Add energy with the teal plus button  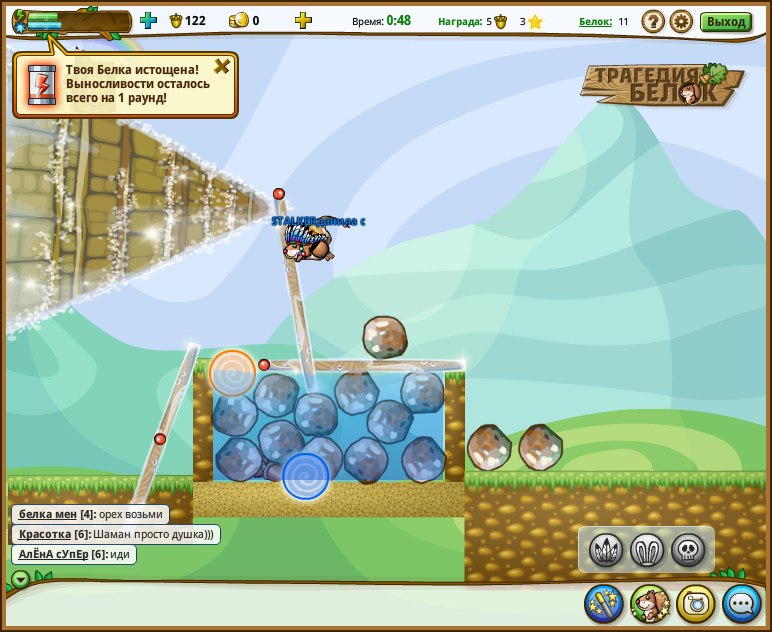pyautogui.click(x=149, y=20)
